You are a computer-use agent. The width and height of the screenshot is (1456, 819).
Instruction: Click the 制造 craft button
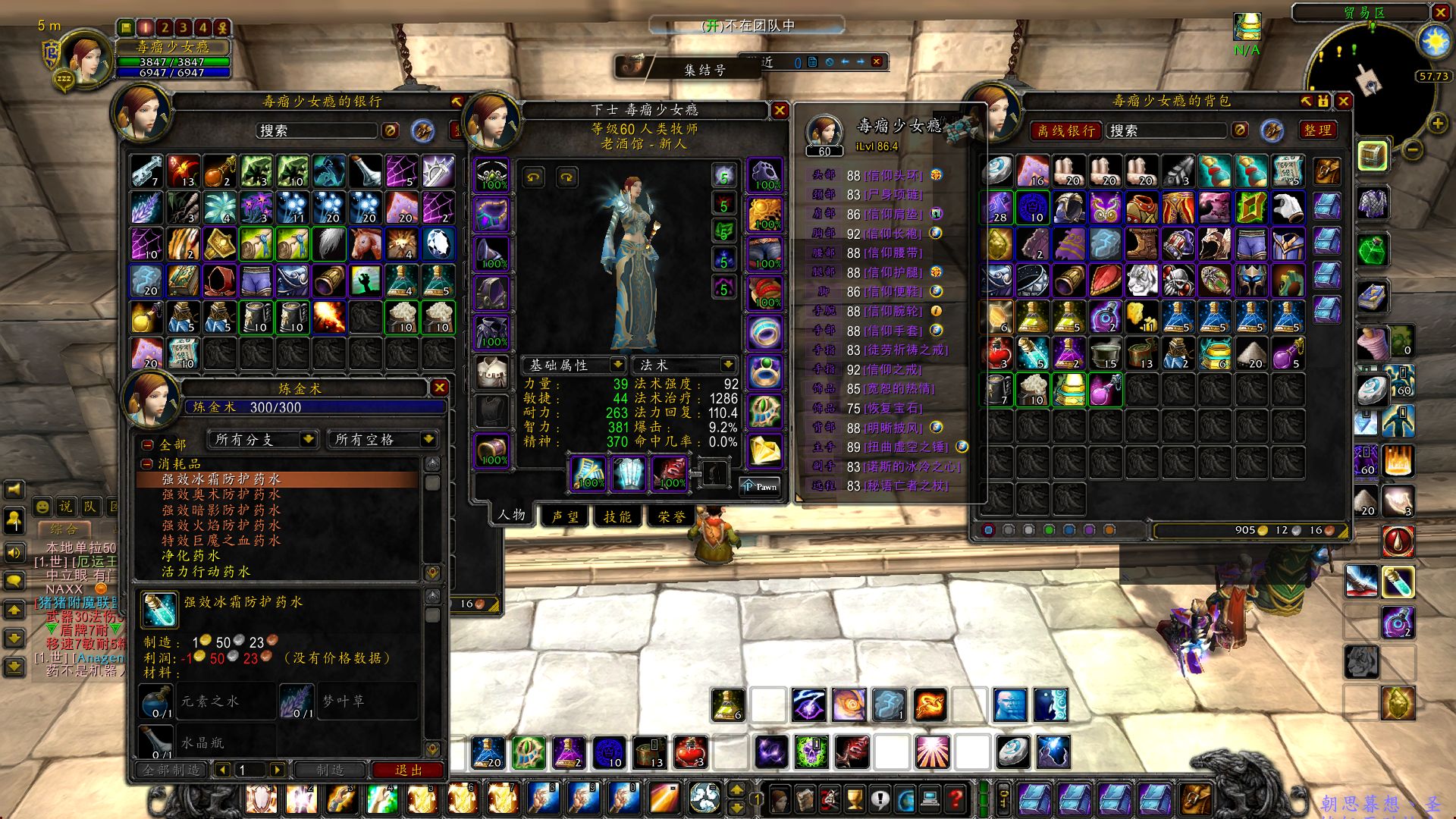329,770
